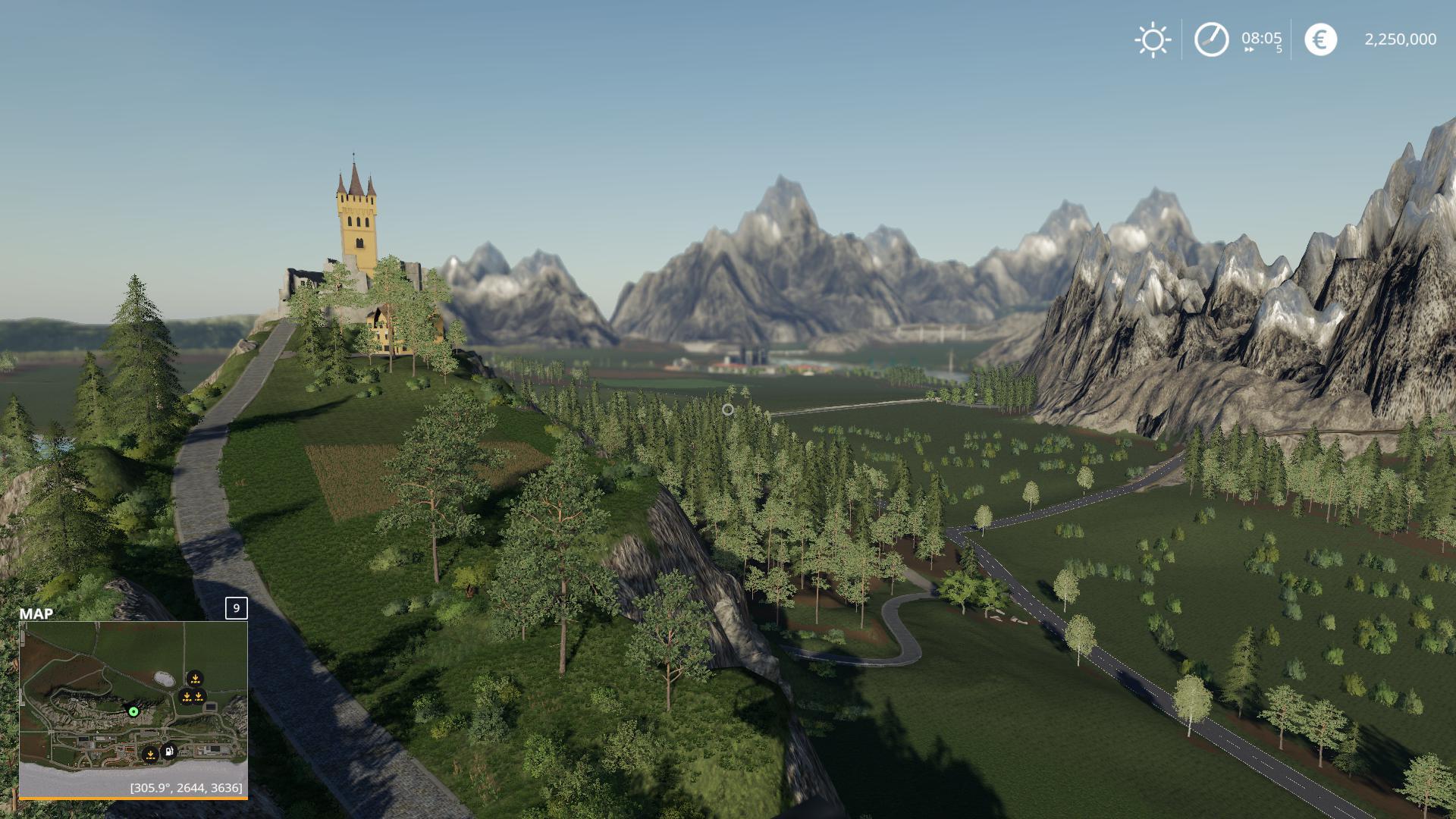The width and height of the screenshot is (1456, 819).
Task: Select the unloading marker beside the fuel pump
Action: click(150, 754)
